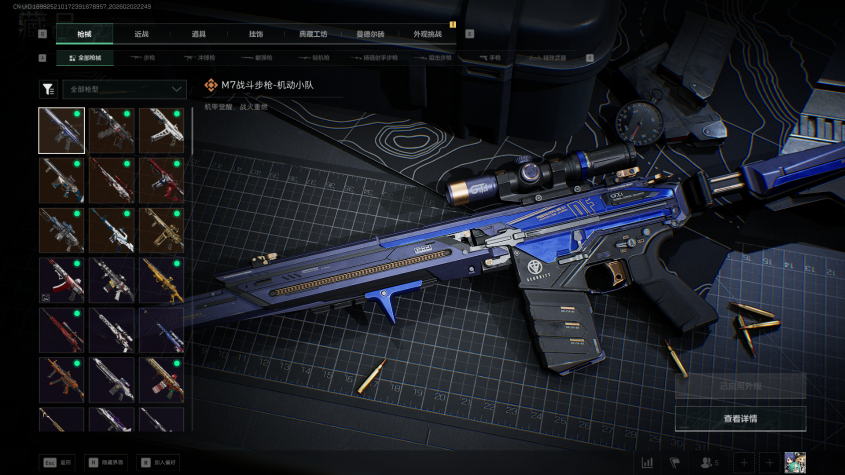
Task: Open the 全部枪型 weapon type dropdown
Action: coord(124,89)
